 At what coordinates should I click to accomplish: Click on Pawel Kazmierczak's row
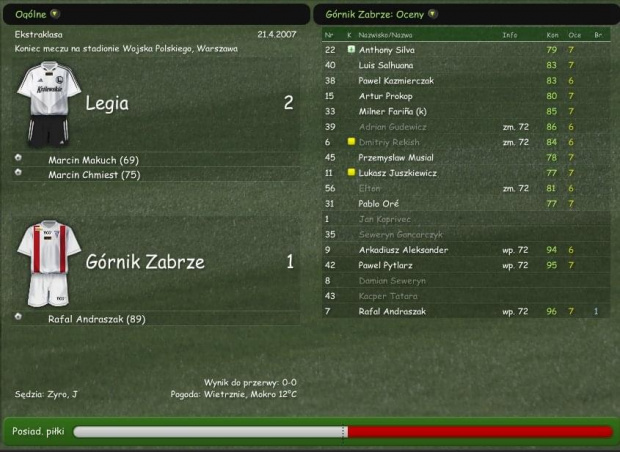coord(395,80)
